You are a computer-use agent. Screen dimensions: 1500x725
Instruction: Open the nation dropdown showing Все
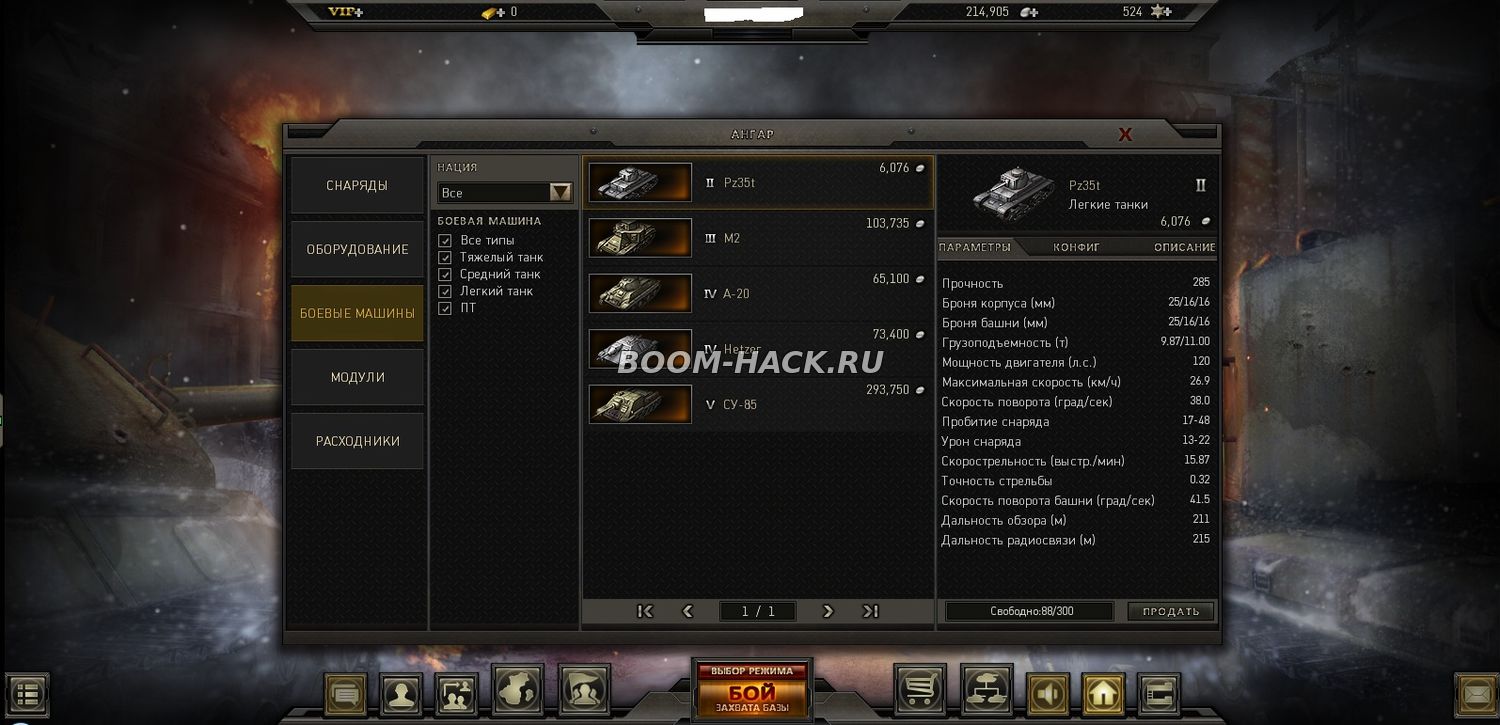(504, 192)
